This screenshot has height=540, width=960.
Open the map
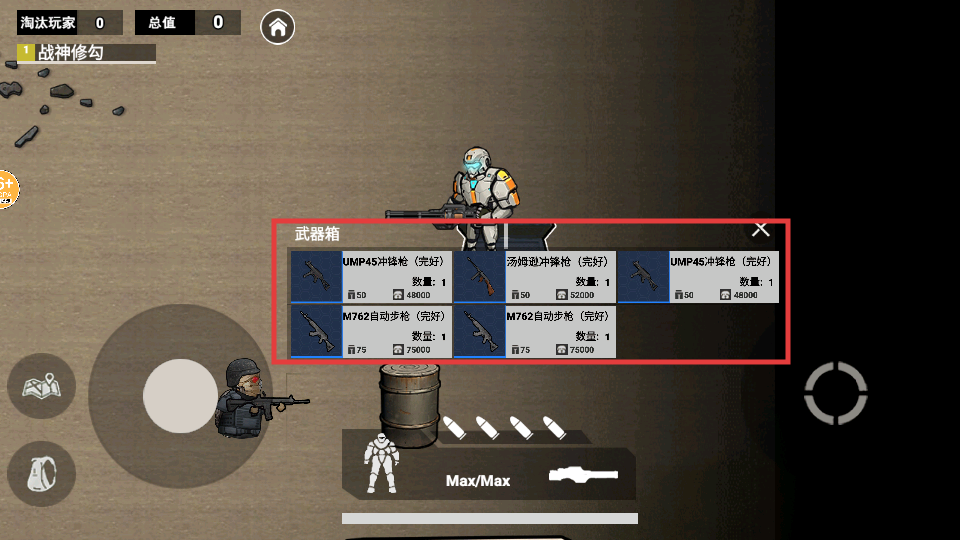click(42, 386)
